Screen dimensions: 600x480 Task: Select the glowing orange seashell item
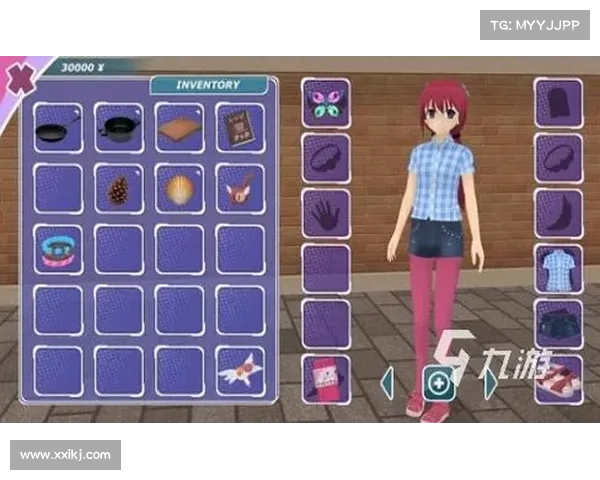point(180,189)
